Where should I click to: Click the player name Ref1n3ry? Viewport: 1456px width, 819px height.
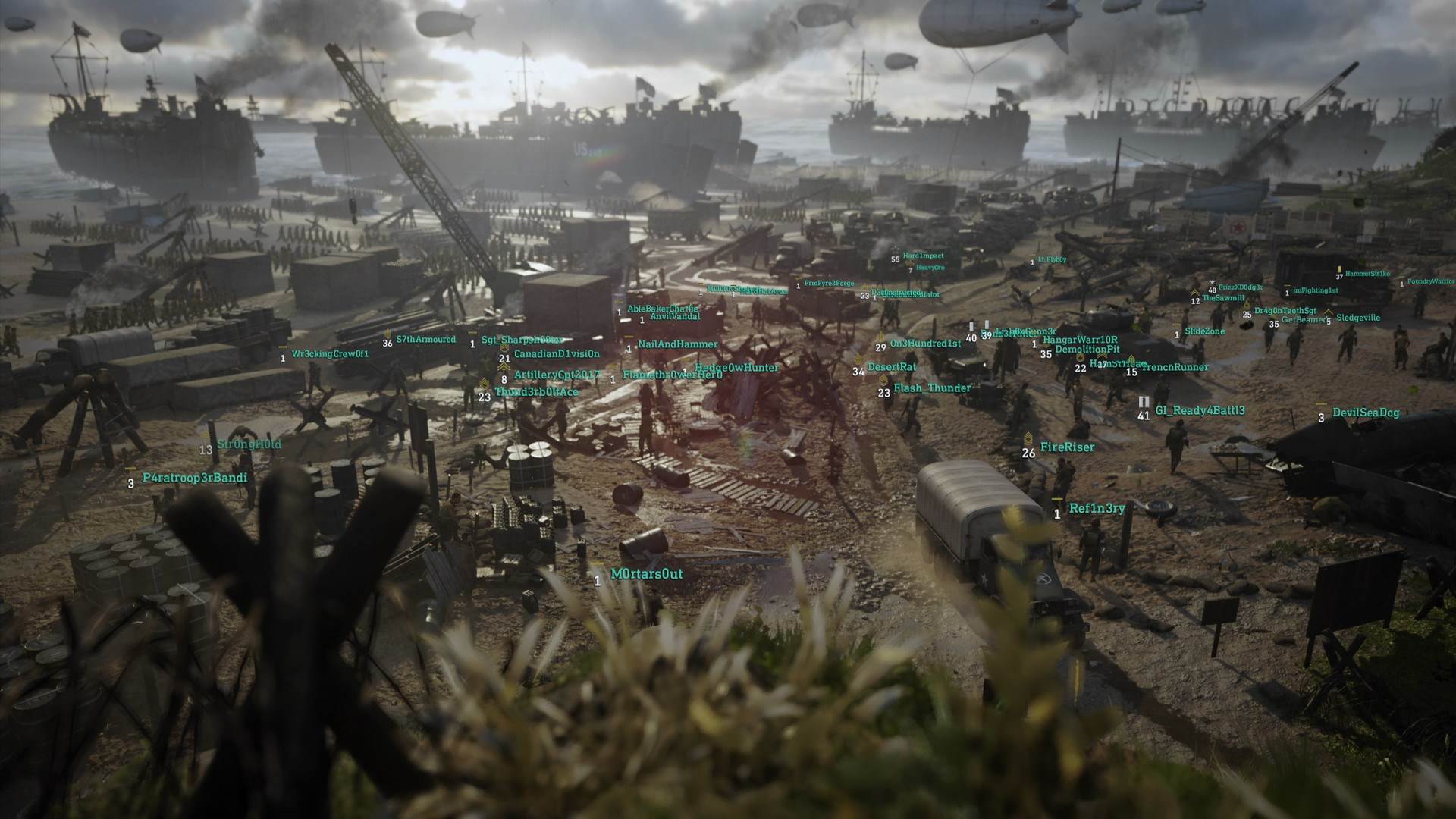[x=1097, y=509]
